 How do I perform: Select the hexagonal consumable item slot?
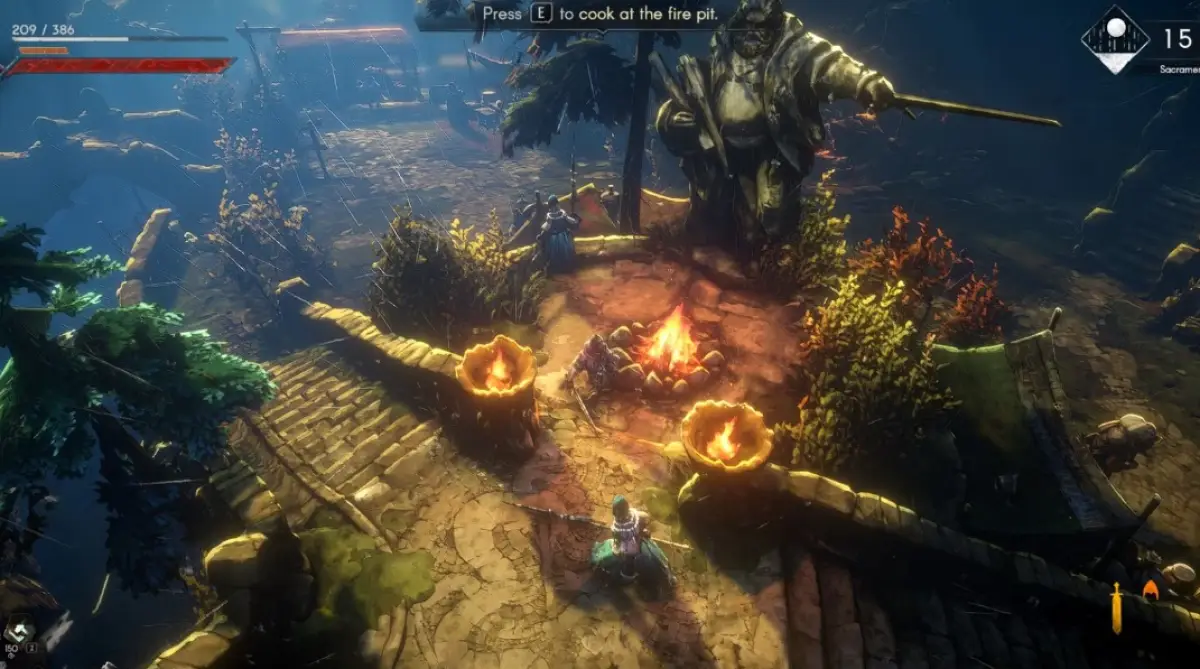[19, 632]
